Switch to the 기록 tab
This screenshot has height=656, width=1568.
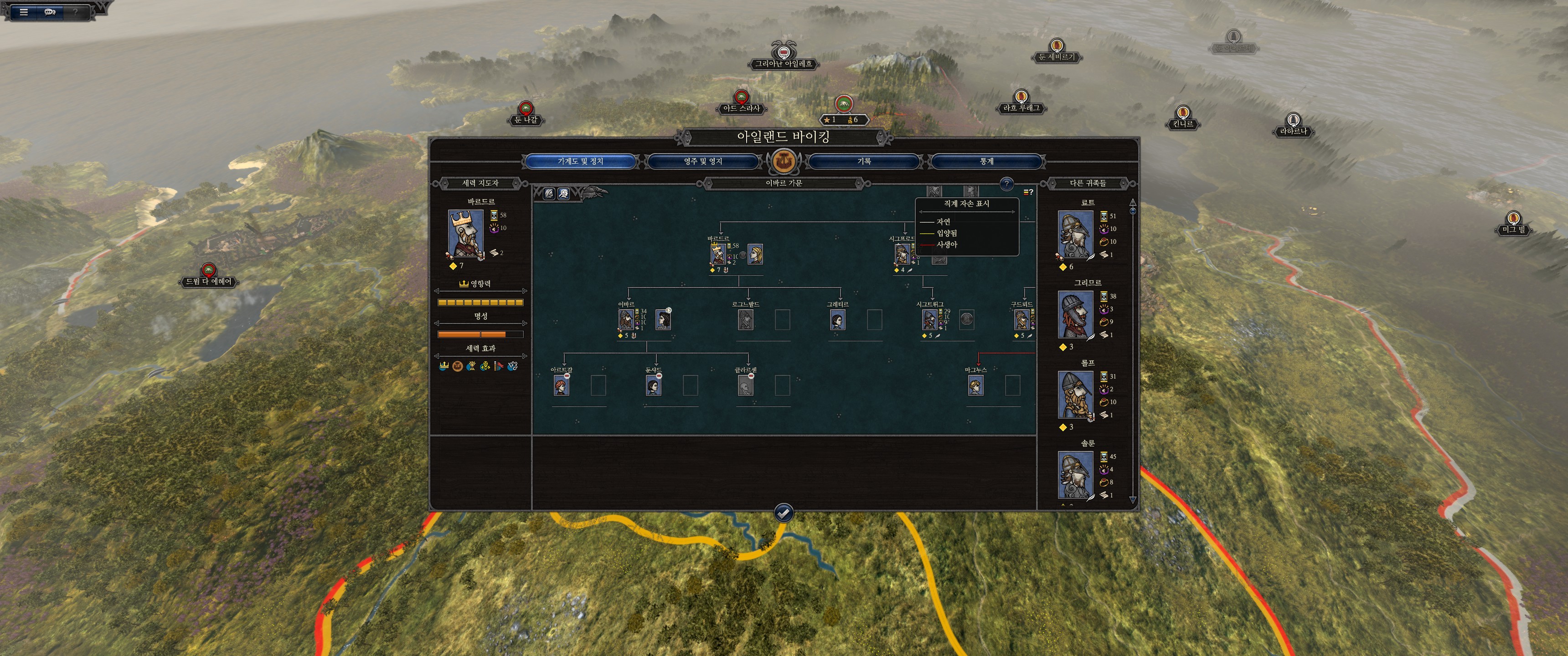864,161
